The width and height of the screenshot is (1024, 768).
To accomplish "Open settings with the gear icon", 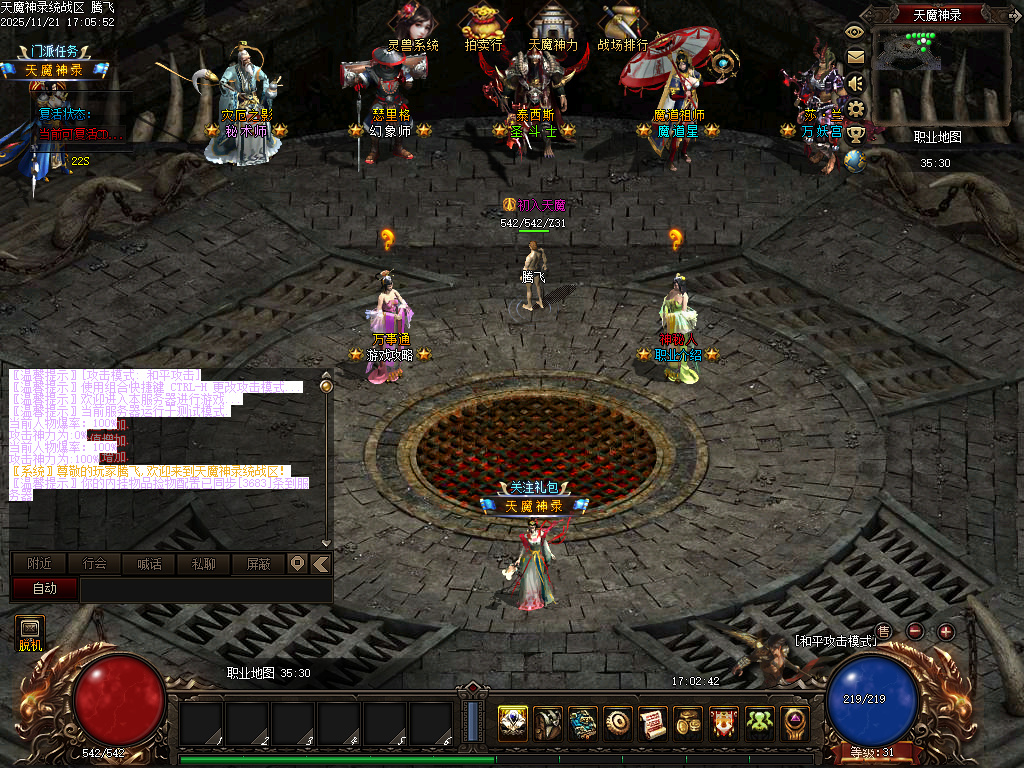I will point(855,108).
